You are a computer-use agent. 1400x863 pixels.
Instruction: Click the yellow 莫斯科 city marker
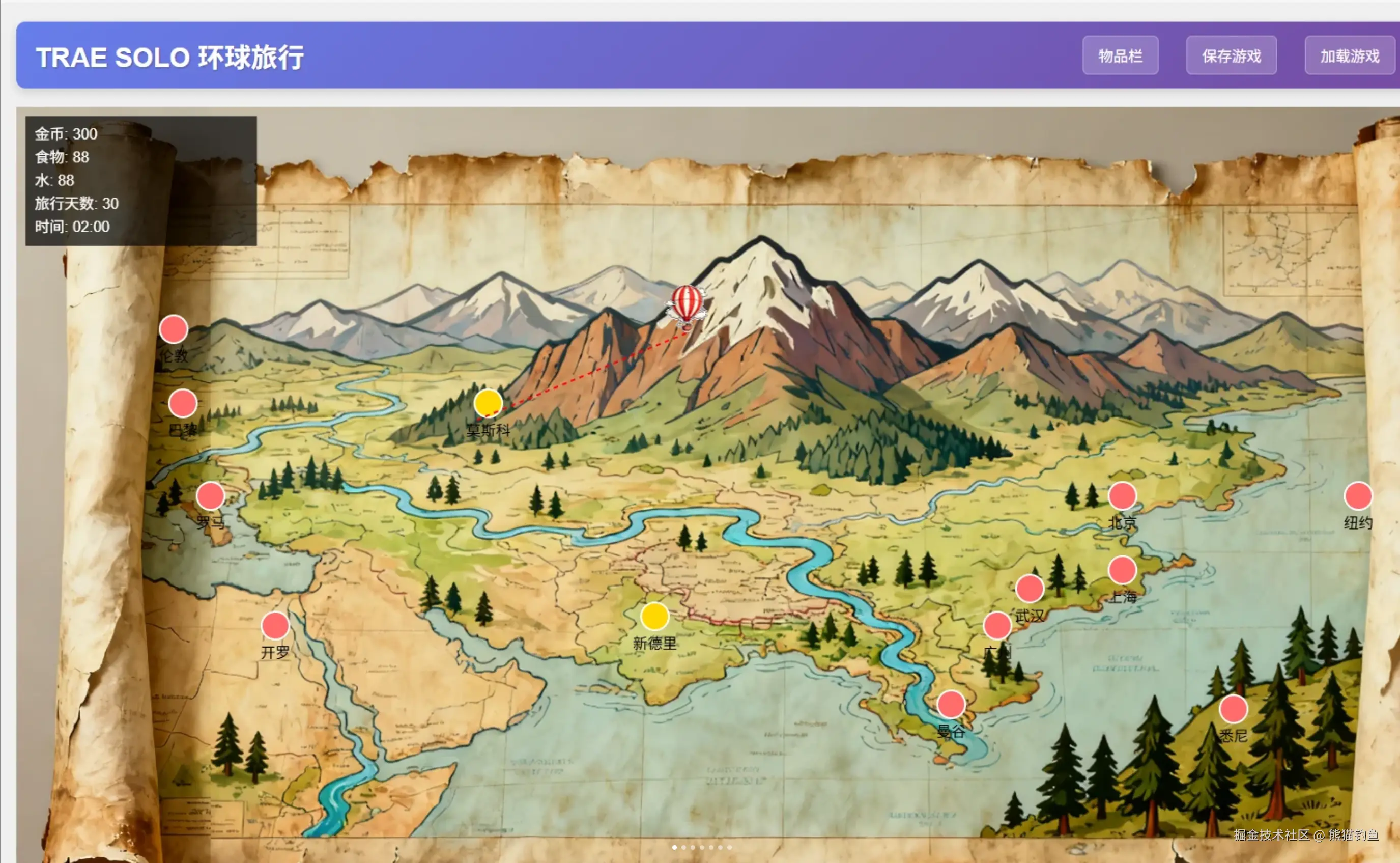pyautogui.click(x=488, y=404)
